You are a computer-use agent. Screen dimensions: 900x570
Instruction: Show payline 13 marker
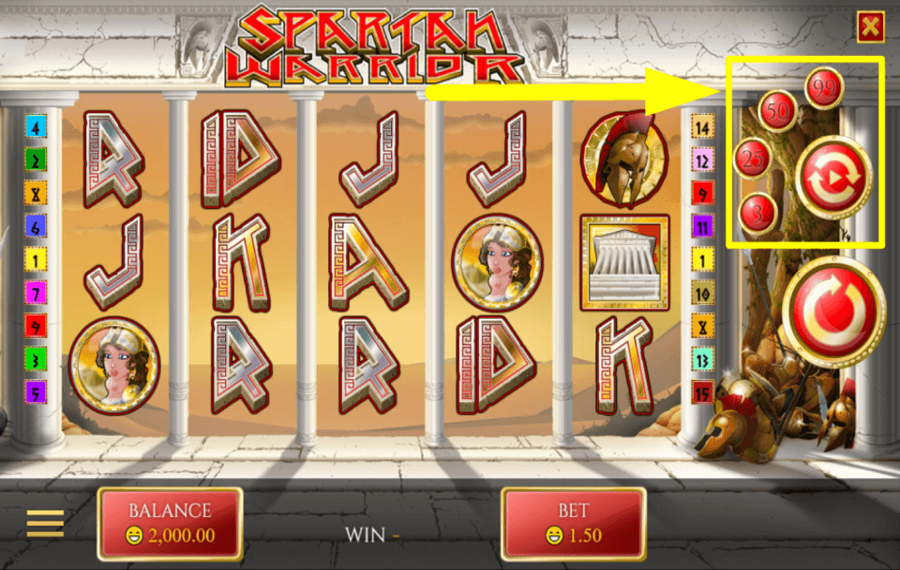click(x=702, y=360)
